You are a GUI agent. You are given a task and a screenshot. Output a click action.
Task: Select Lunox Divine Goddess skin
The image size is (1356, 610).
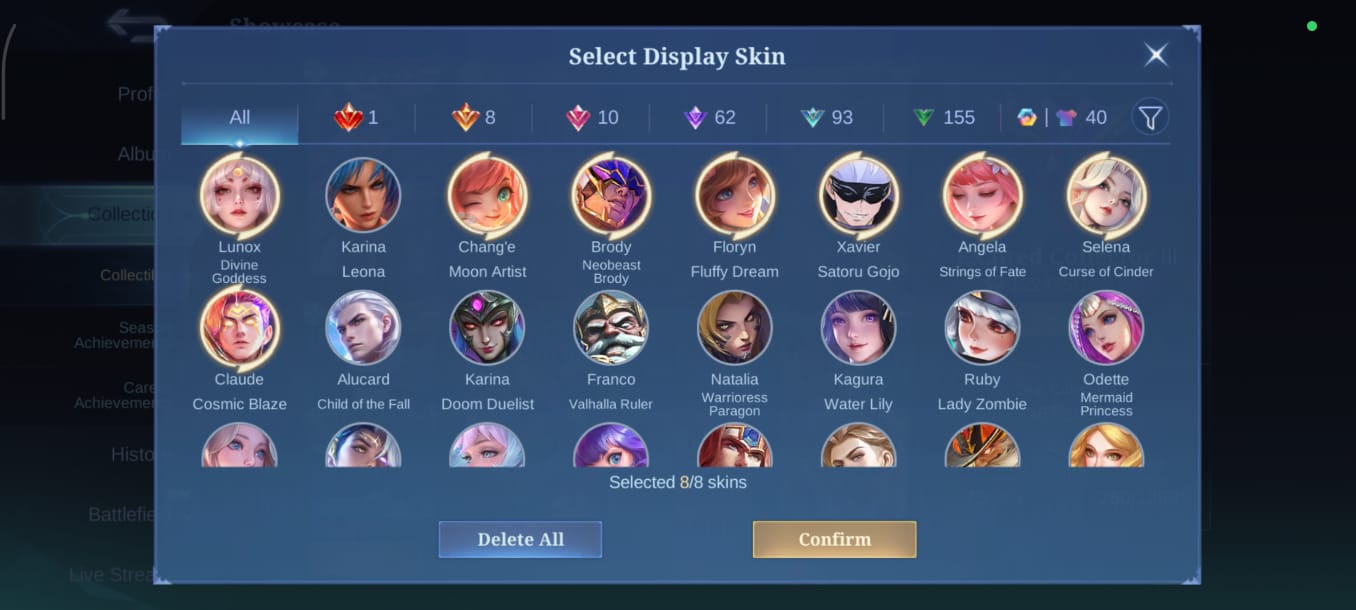239,196
